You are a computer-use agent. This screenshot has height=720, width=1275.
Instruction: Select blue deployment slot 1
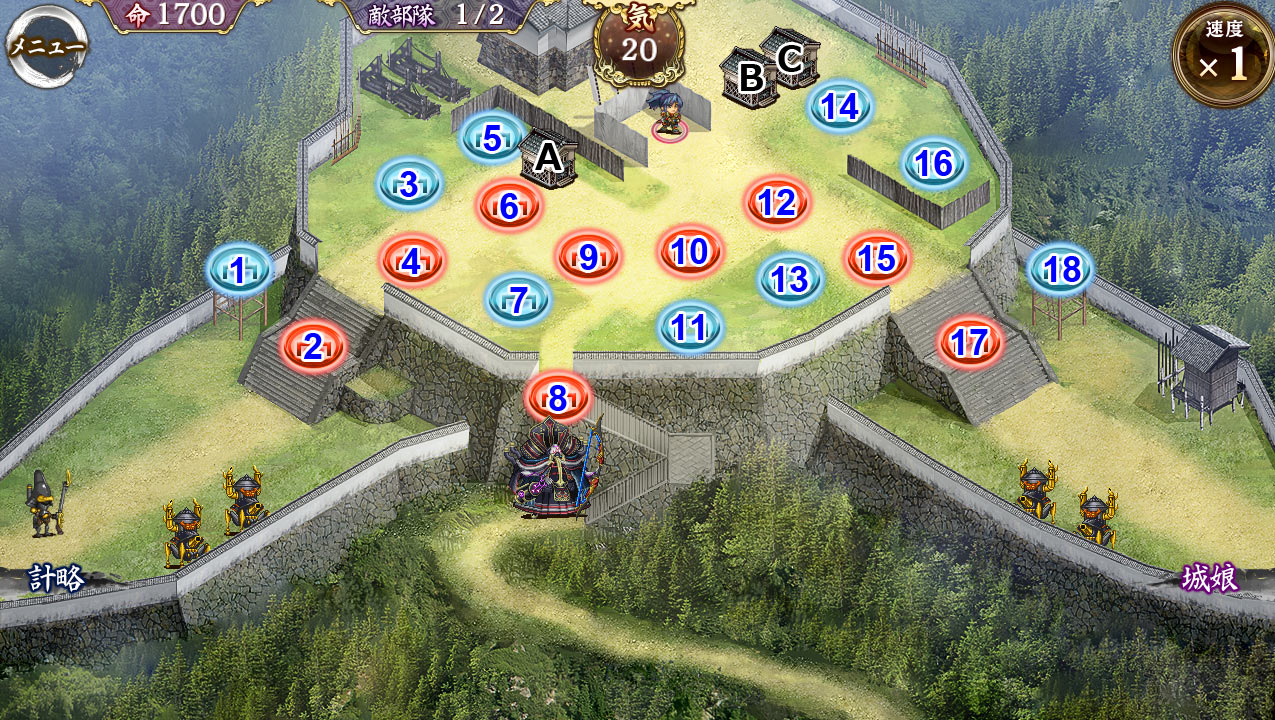point(239,269)
